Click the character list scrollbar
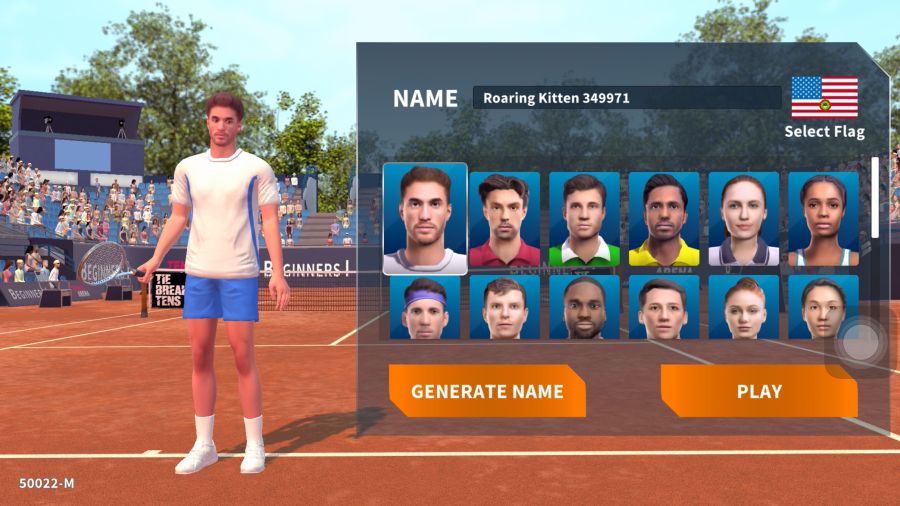The height and width of the screenshot is (506, 900). point(875,197)
